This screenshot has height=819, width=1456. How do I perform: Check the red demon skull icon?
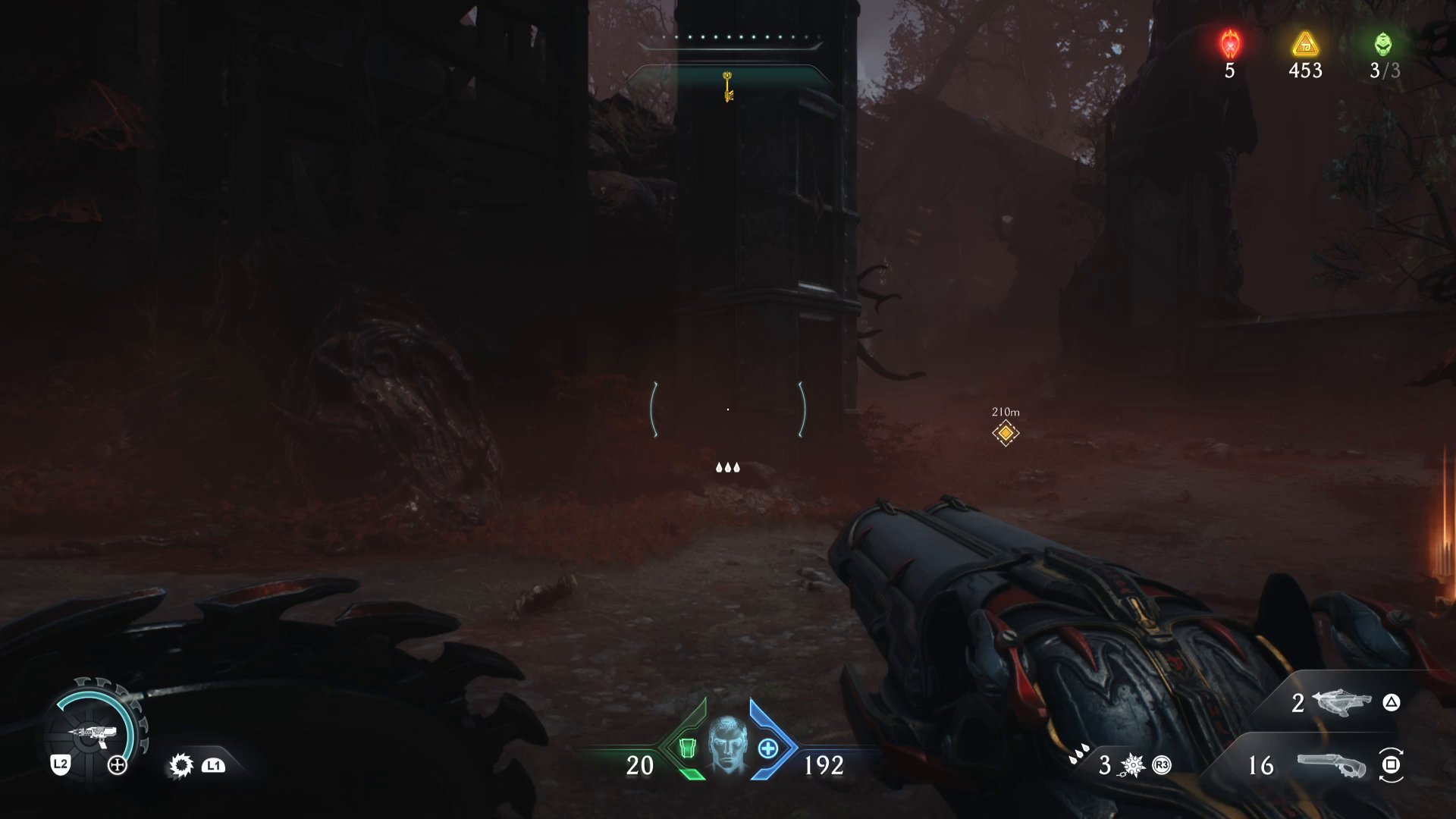coord(1230,45)
